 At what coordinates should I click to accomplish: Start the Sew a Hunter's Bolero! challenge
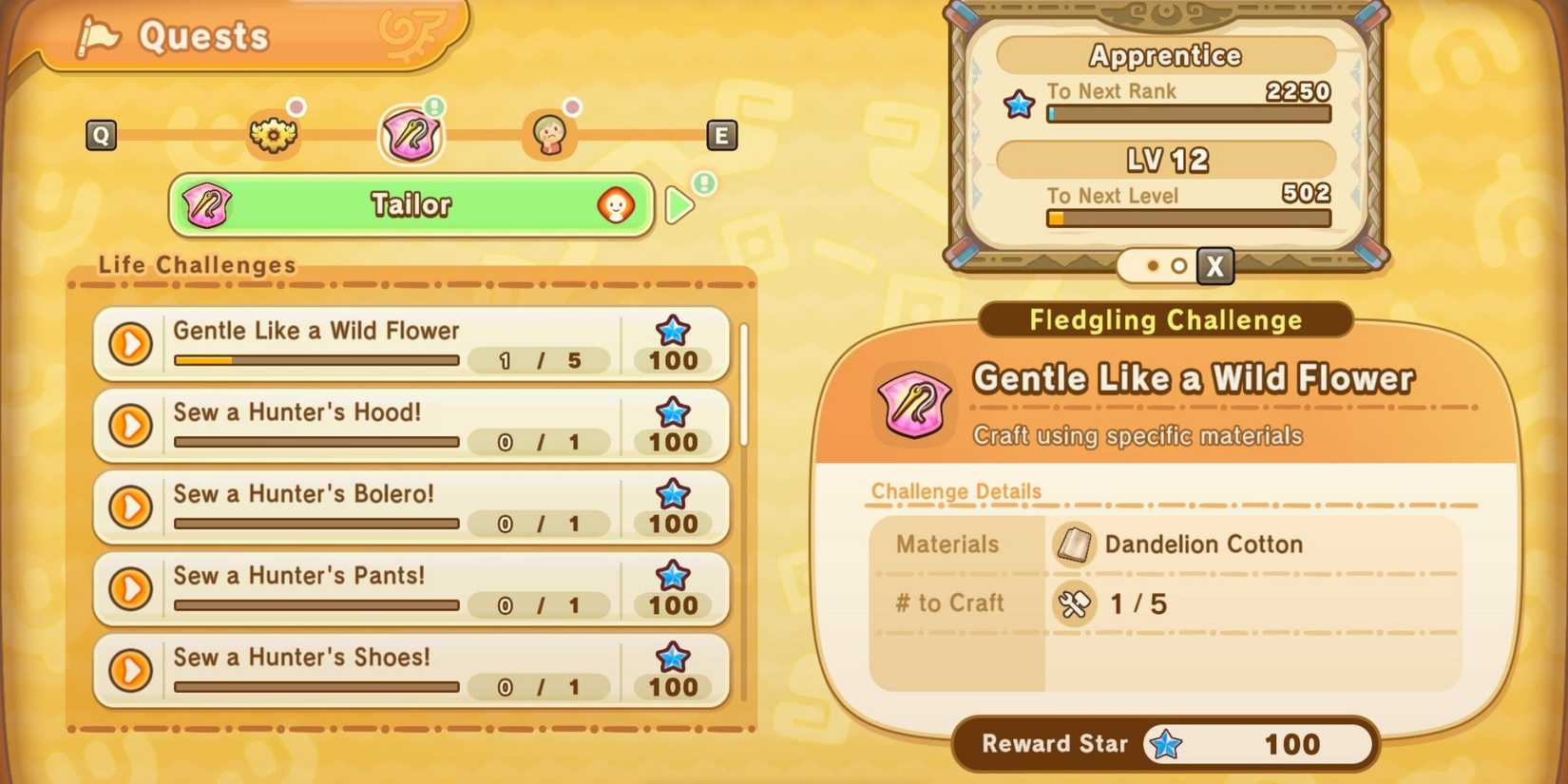point(131,508)
